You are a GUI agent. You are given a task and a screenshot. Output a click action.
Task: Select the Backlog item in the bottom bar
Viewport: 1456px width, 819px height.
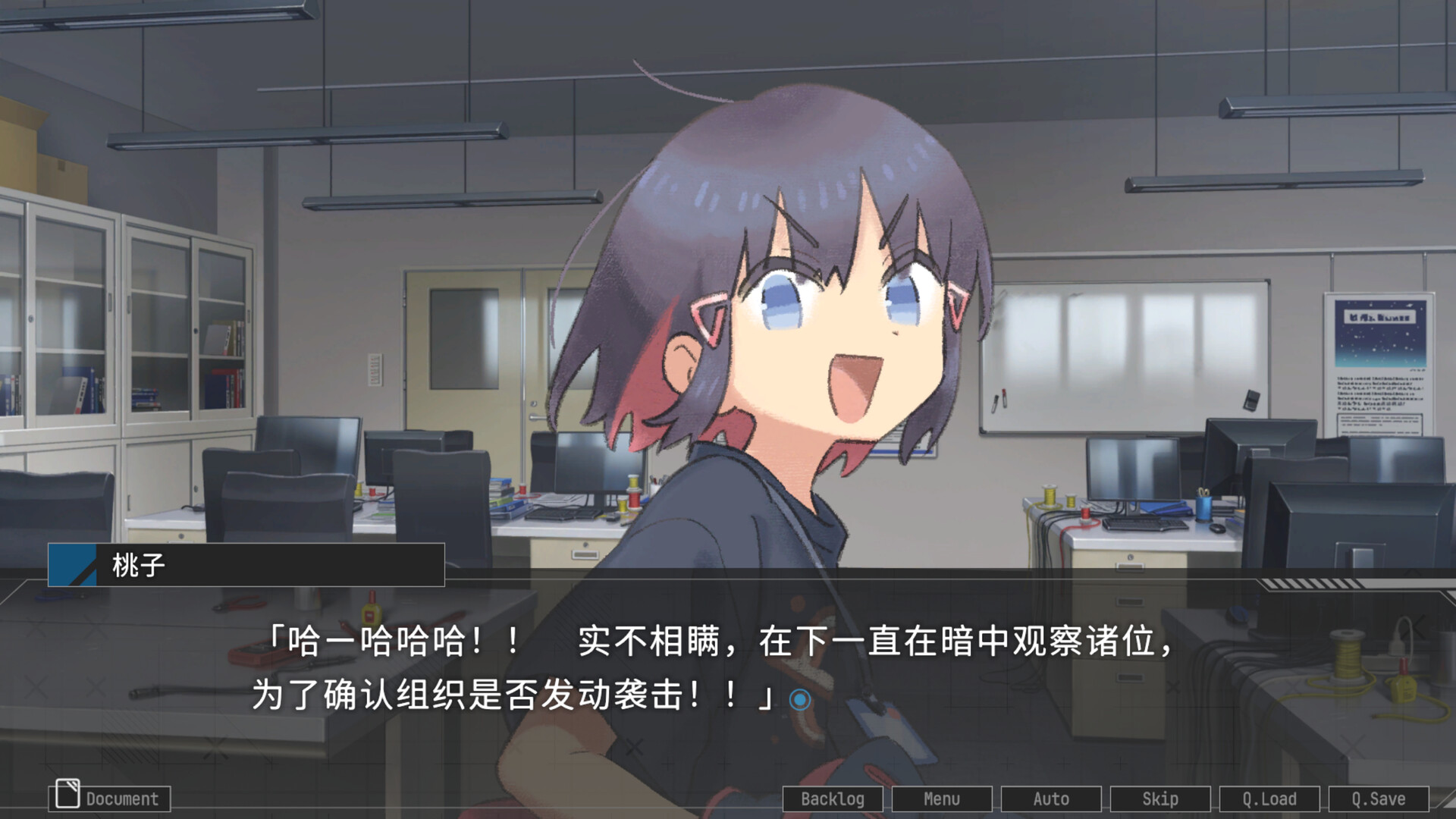(833, 799)
